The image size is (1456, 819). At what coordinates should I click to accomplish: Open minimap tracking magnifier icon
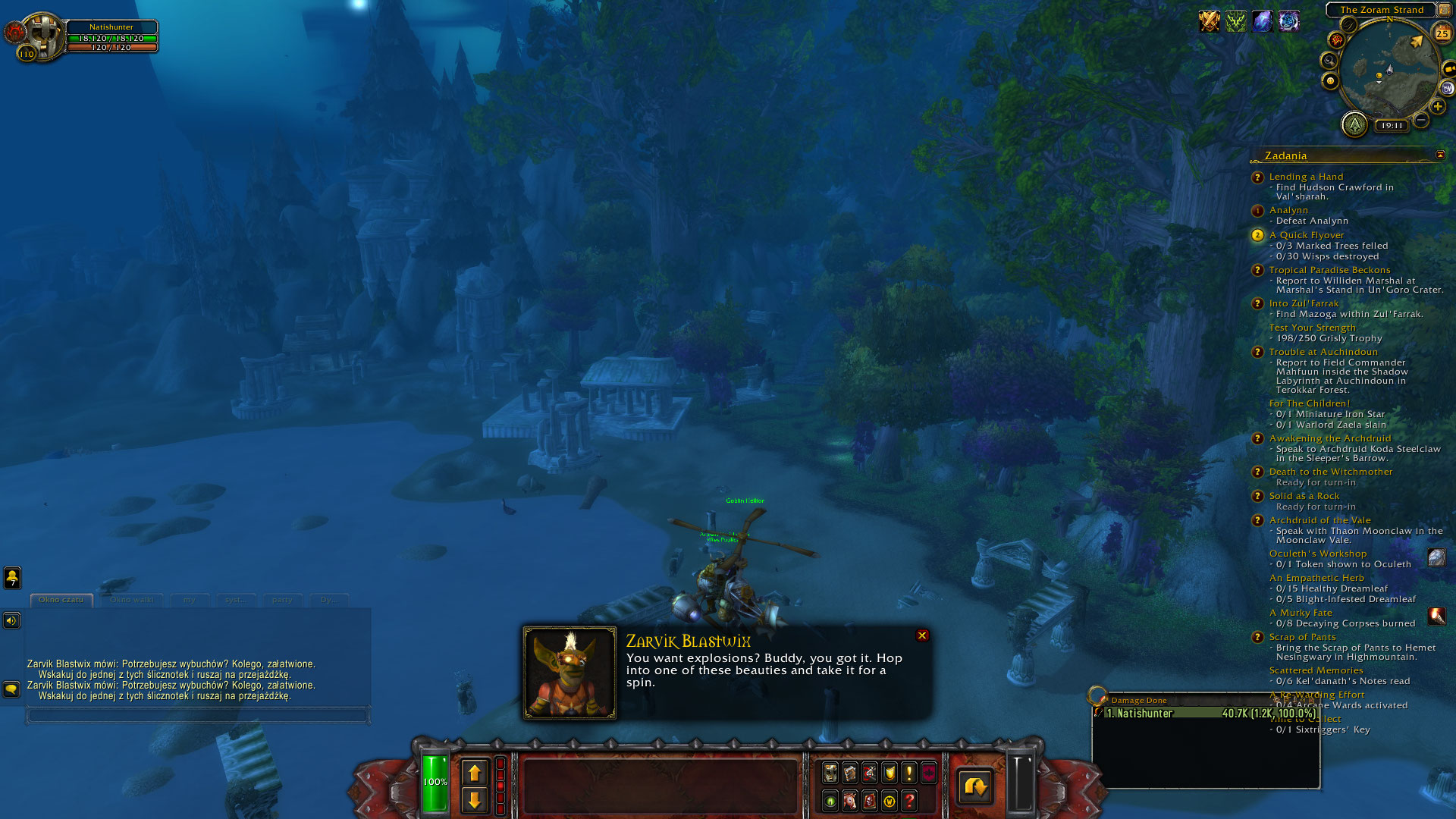pyautogui.click(x=1328, y=60)
